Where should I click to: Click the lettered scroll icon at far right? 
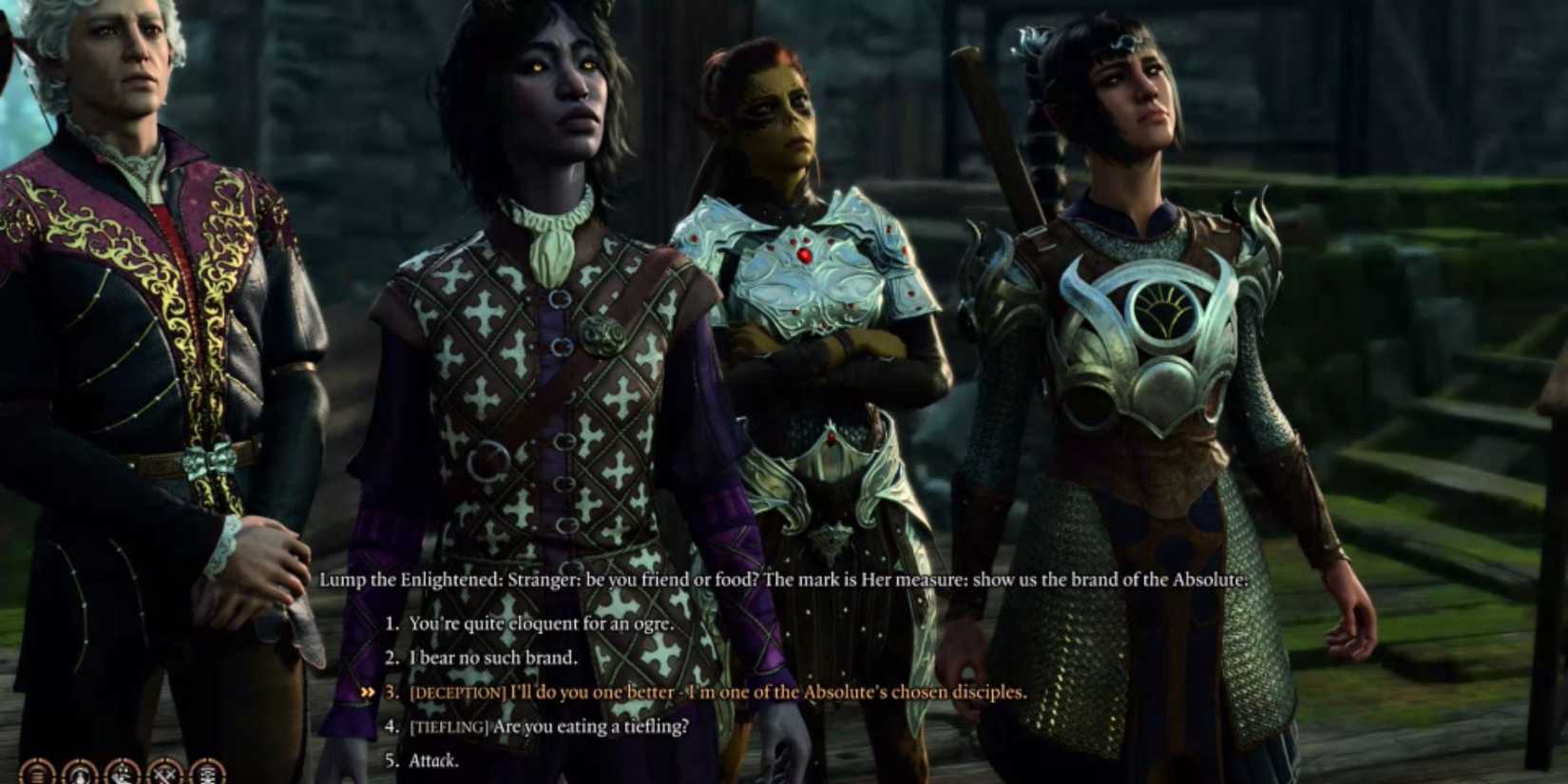[207, 772]
